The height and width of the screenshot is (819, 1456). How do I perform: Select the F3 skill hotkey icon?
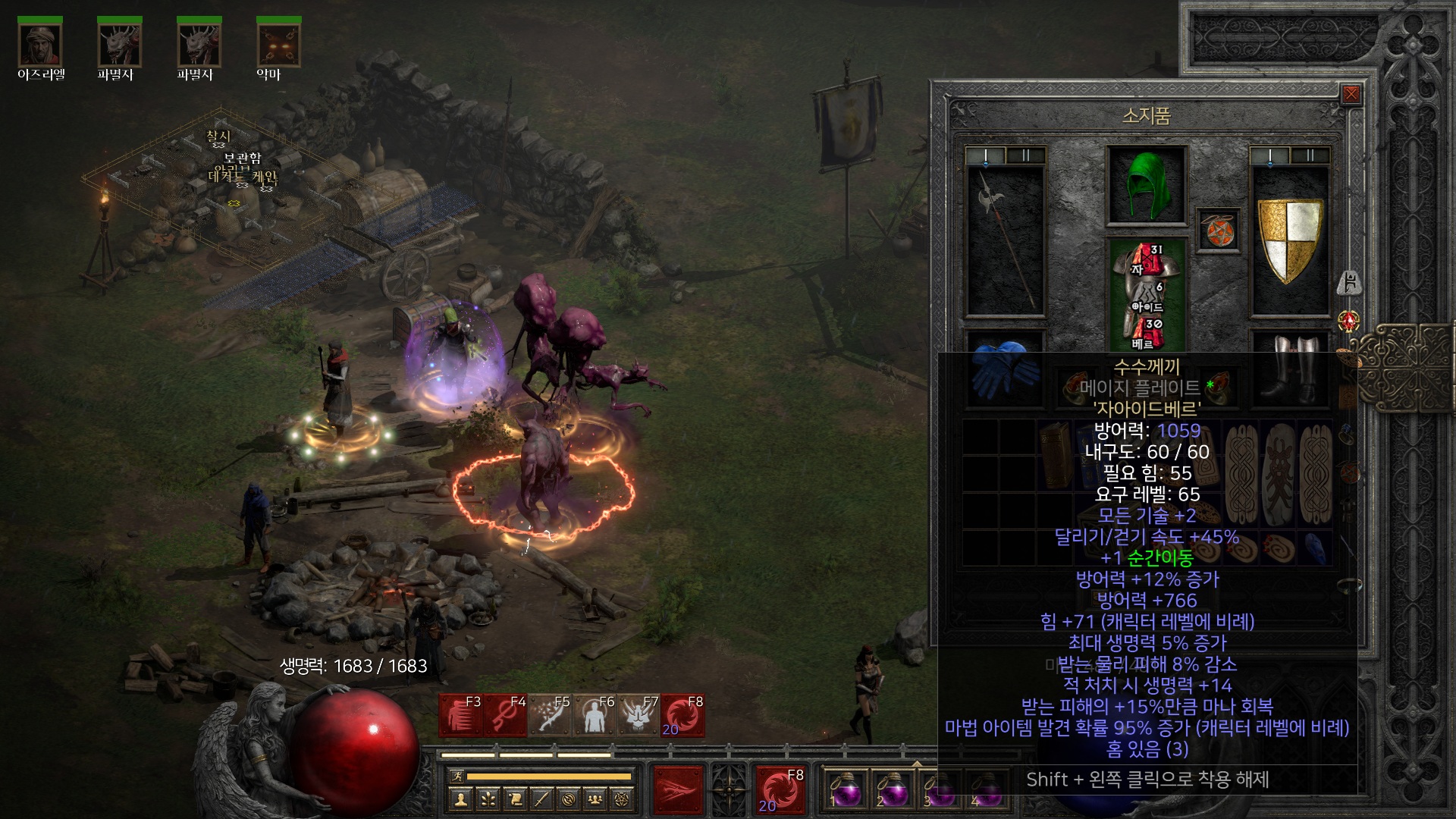(x=460, y=715)
